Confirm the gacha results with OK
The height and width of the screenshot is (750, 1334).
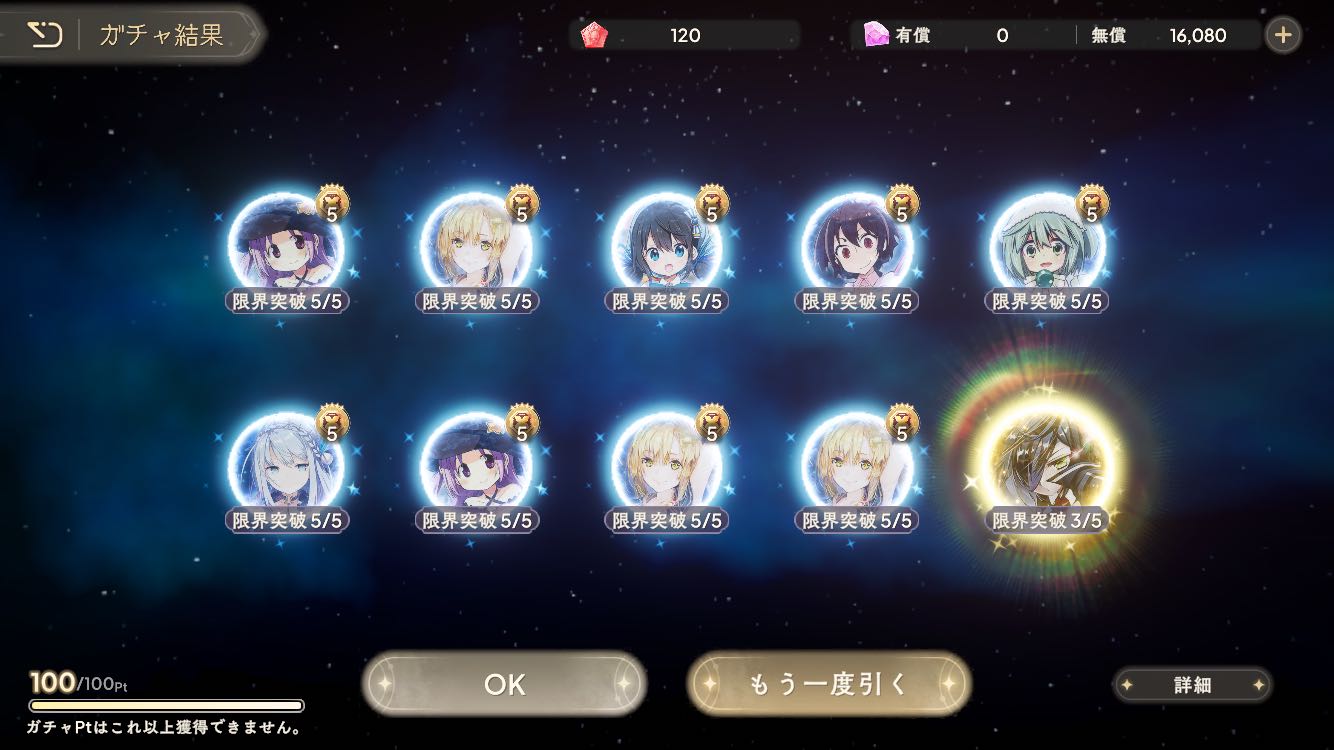tap(504, 684)
